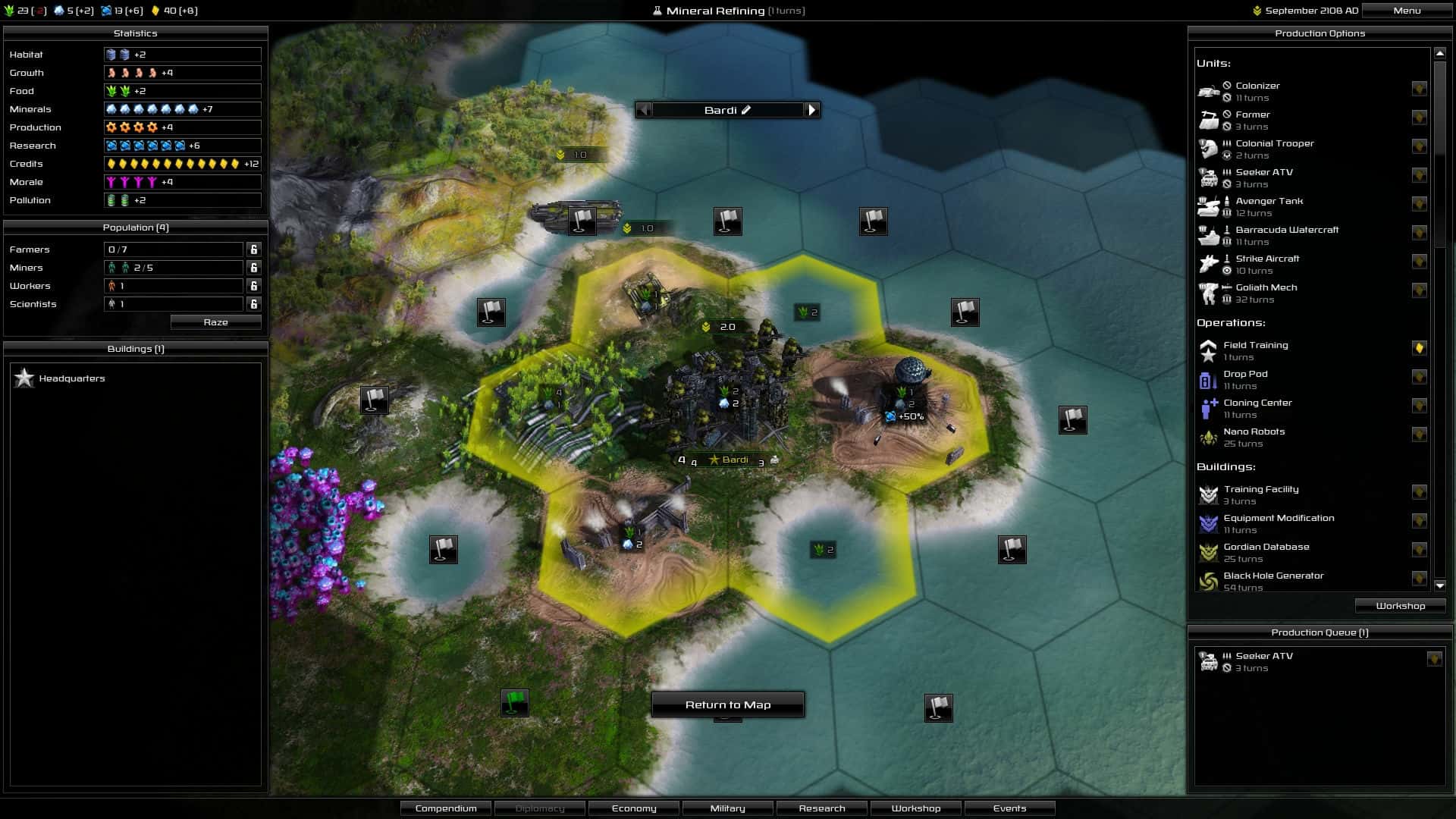This screenshot has width=1456, height=819.
Task: Select the Training Facility building icon
Action: point(1209,494)
